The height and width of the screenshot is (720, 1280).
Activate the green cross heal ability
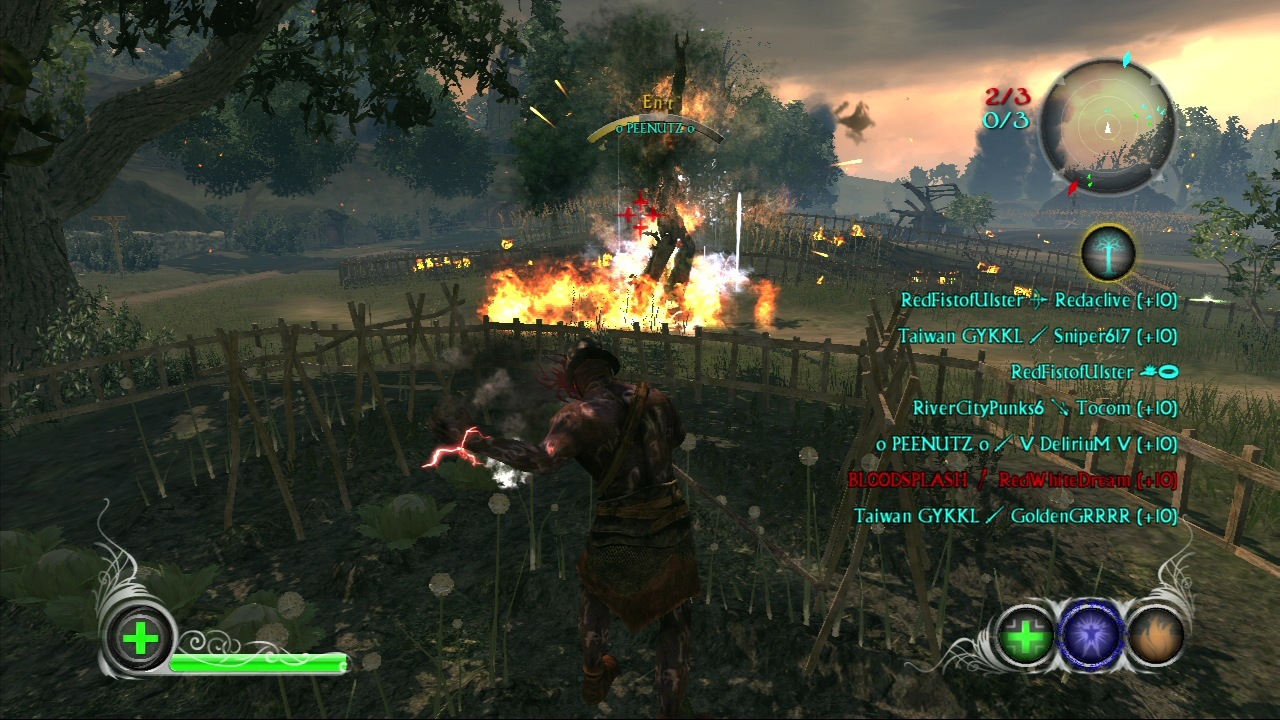pos(1024,636)
